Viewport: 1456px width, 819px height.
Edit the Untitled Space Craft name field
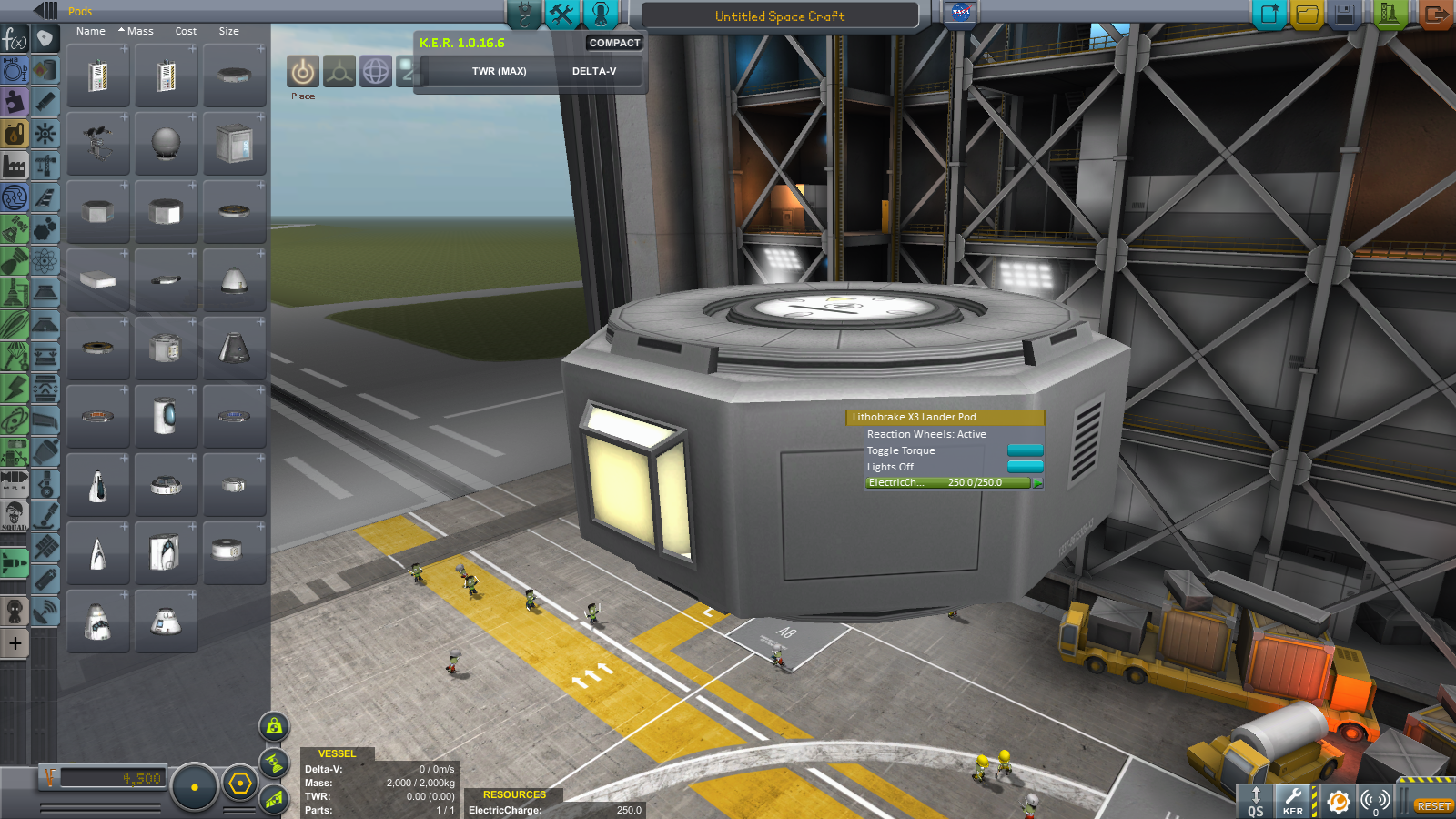point(780,16)
